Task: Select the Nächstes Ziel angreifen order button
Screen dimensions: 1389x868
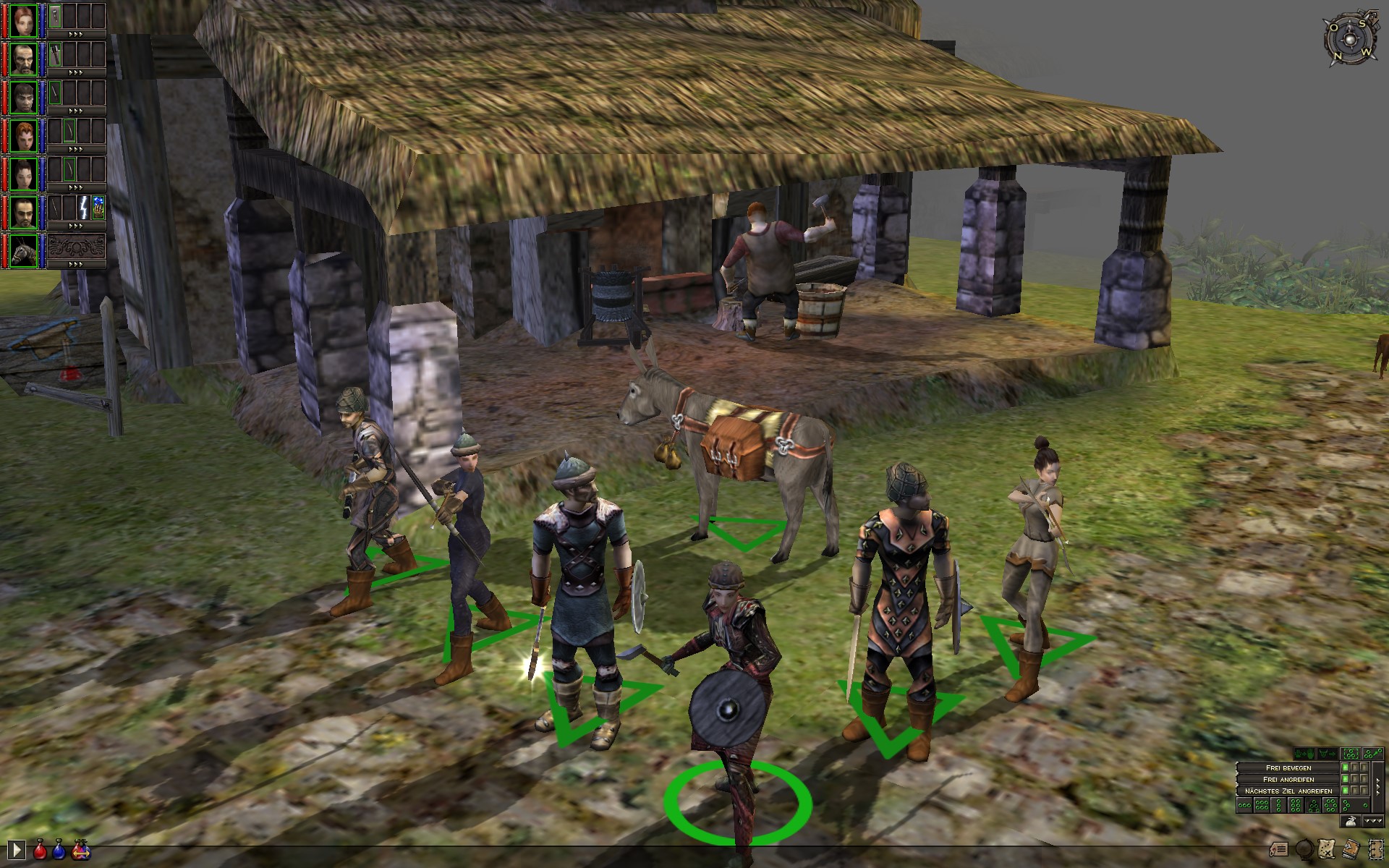Action: point(1288,791)
